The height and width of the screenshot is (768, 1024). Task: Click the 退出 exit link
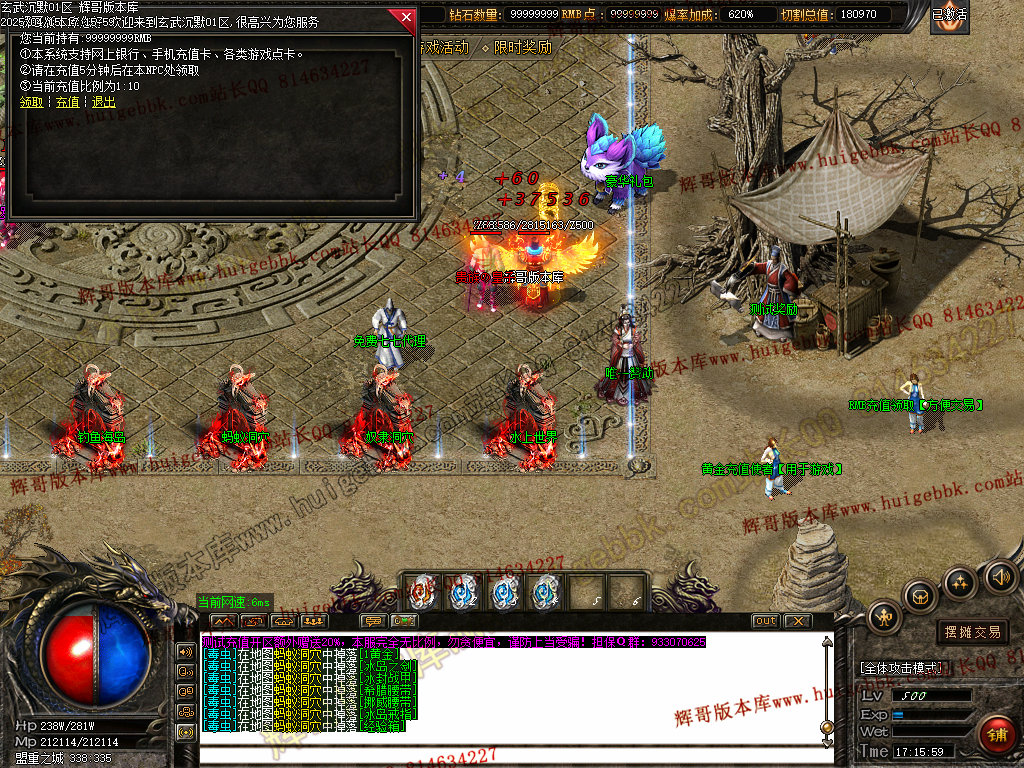tap(103, 102)
